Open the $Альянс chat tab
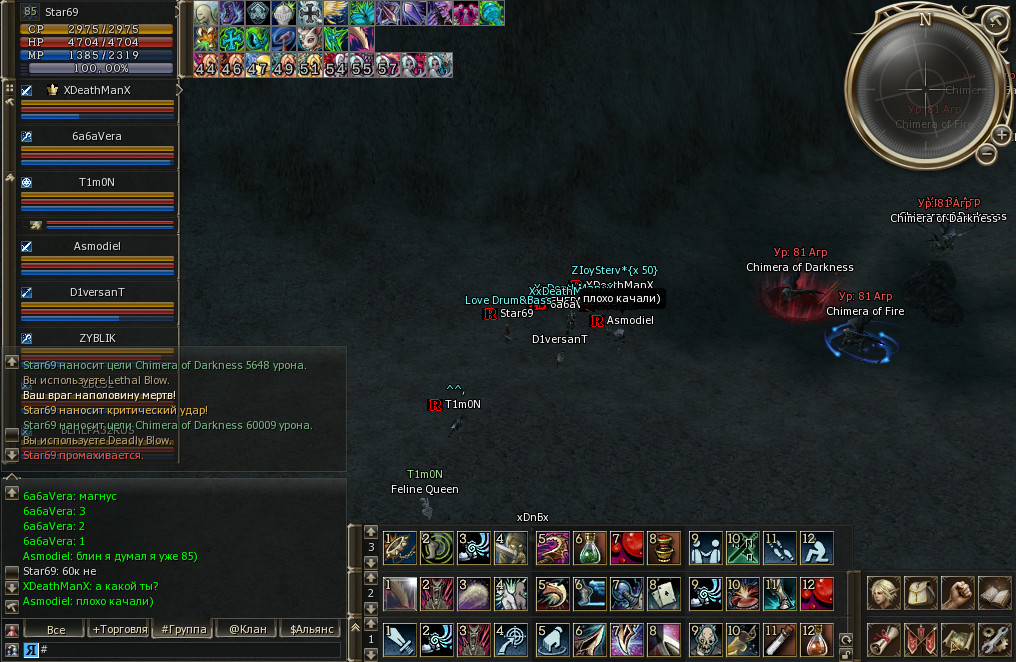The height and width of the screenshot is (662, 1016). [311, 629]
